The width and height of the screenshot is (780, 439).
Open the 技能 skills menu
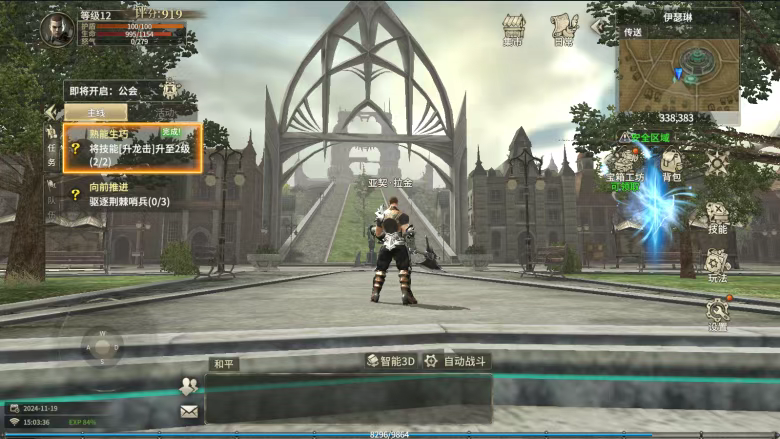coord(717,217)
